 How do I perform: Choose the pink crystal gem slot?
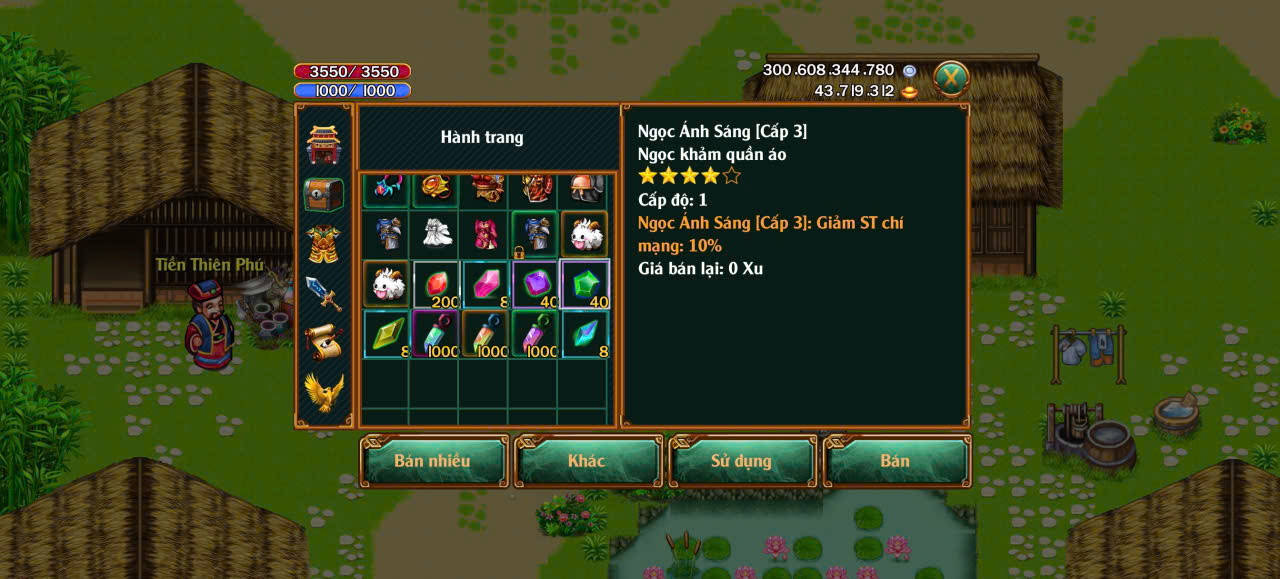point(485,285)
